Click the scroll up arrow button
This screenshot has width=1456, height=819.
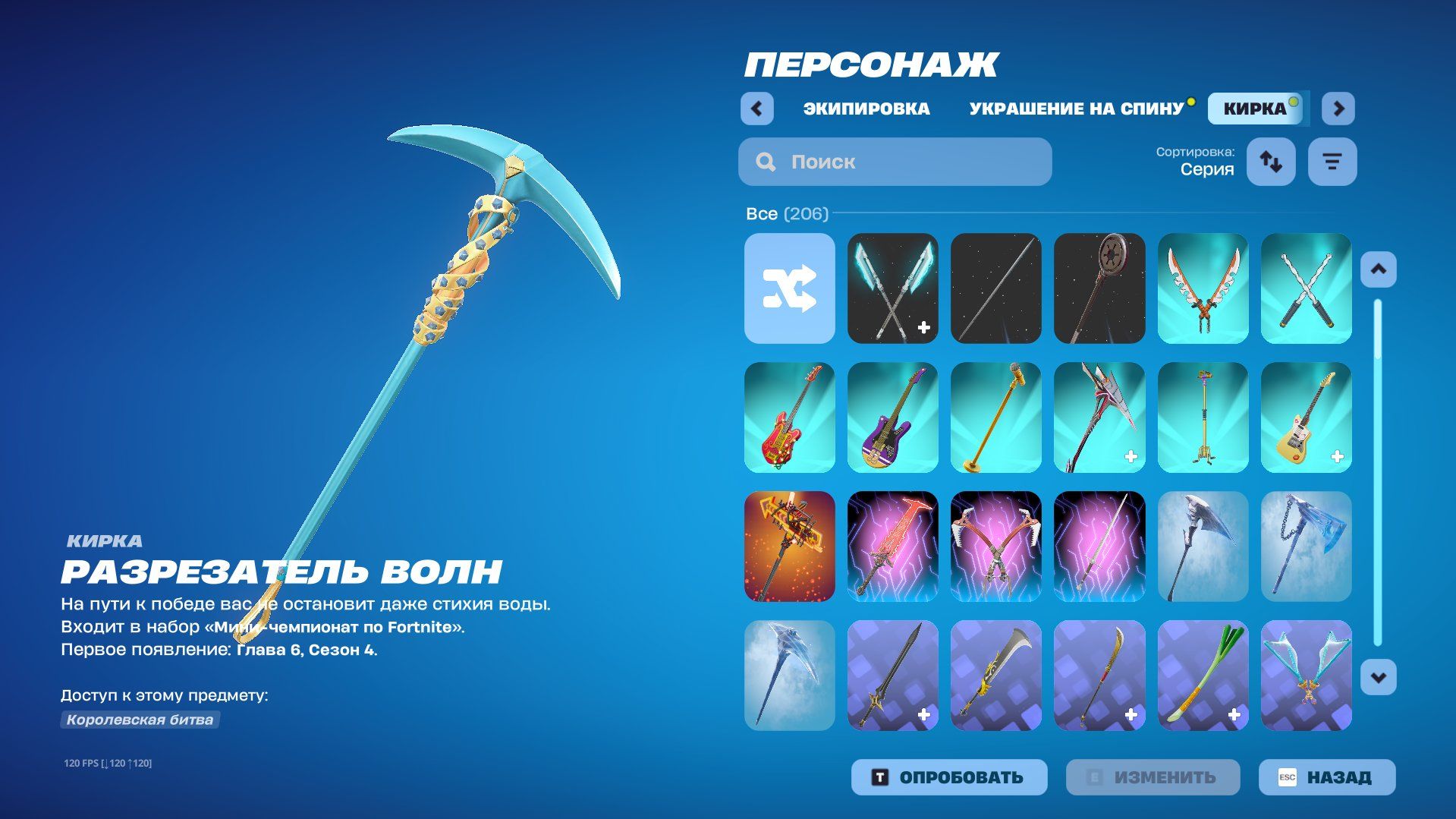point(1378,269)
